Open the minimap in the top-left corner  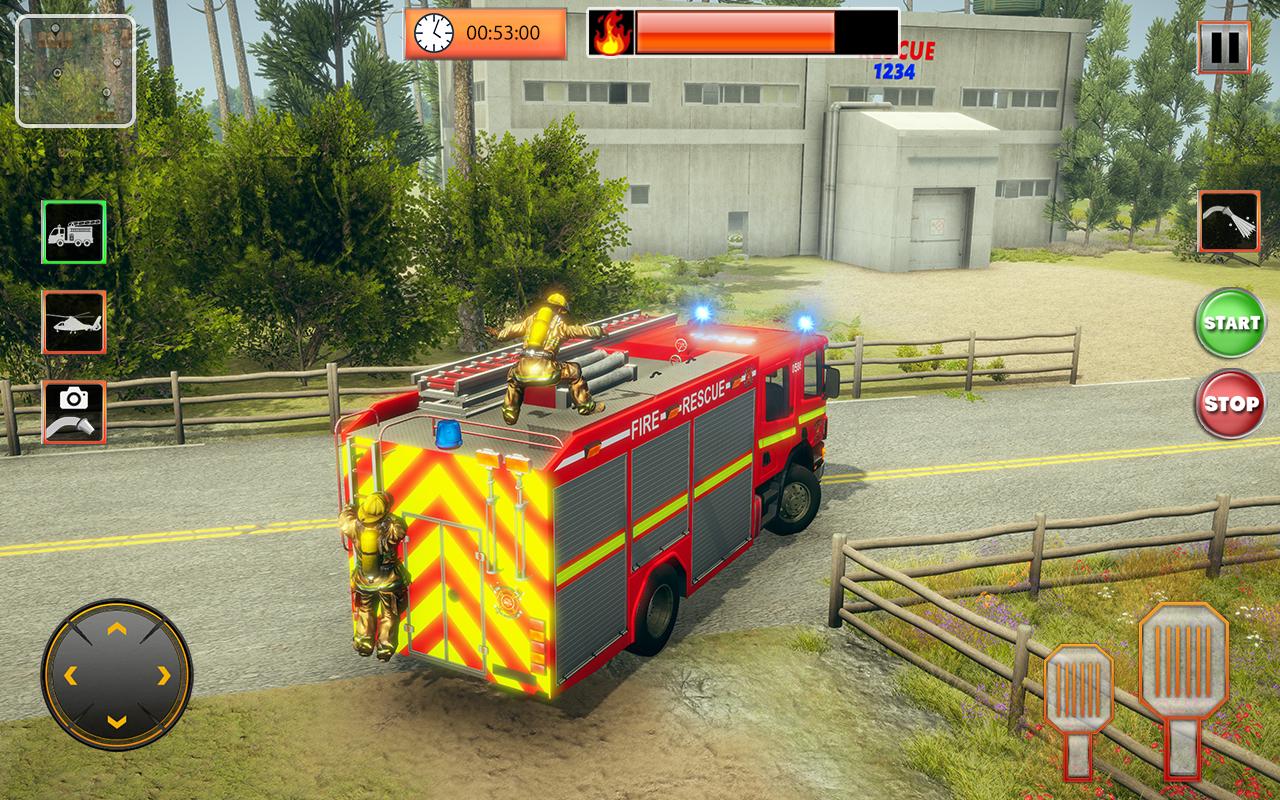coord(75,70)
